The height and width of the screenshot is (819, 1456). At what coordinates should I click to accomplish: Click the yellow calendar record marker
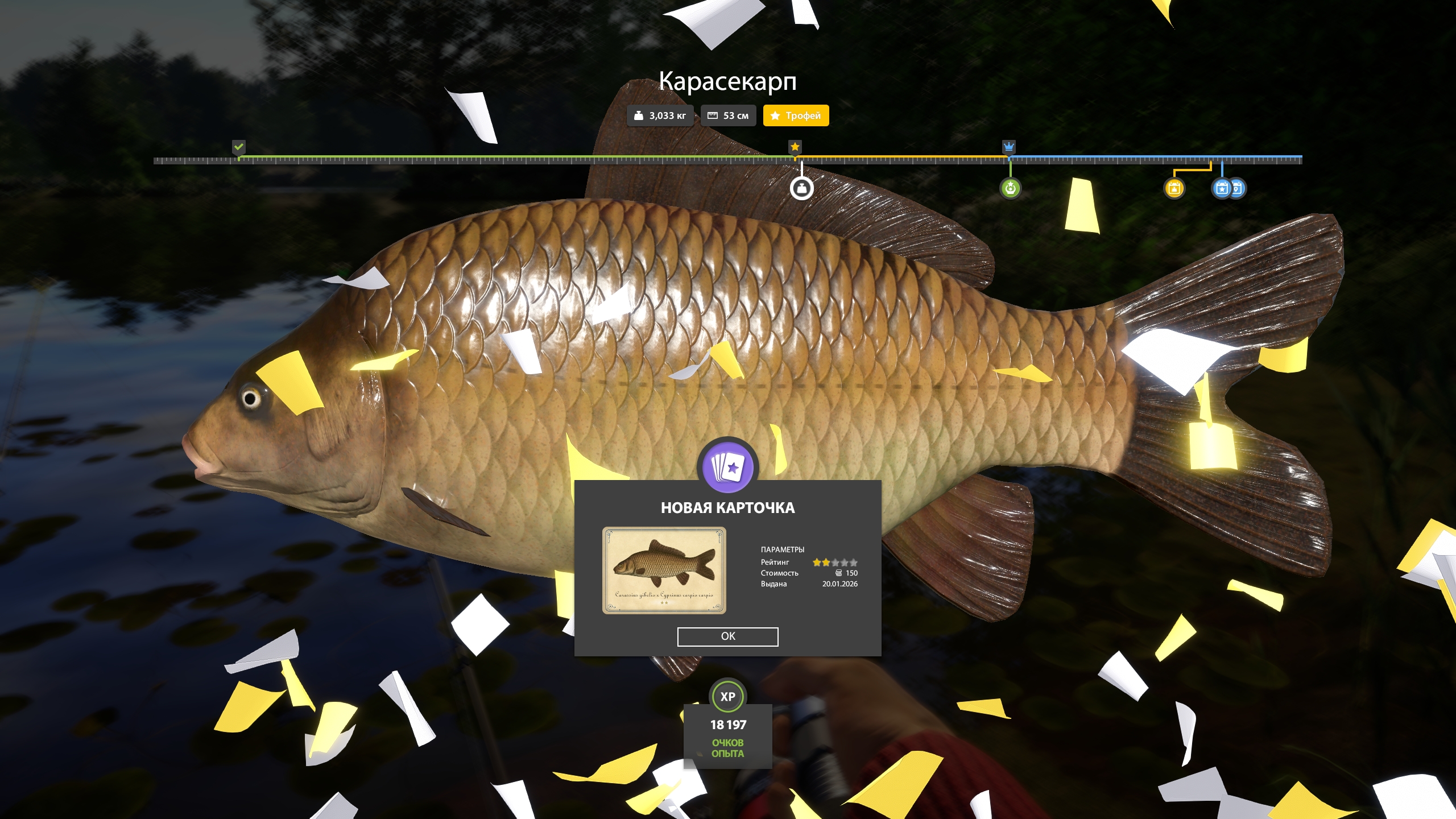pos(1174,188)
